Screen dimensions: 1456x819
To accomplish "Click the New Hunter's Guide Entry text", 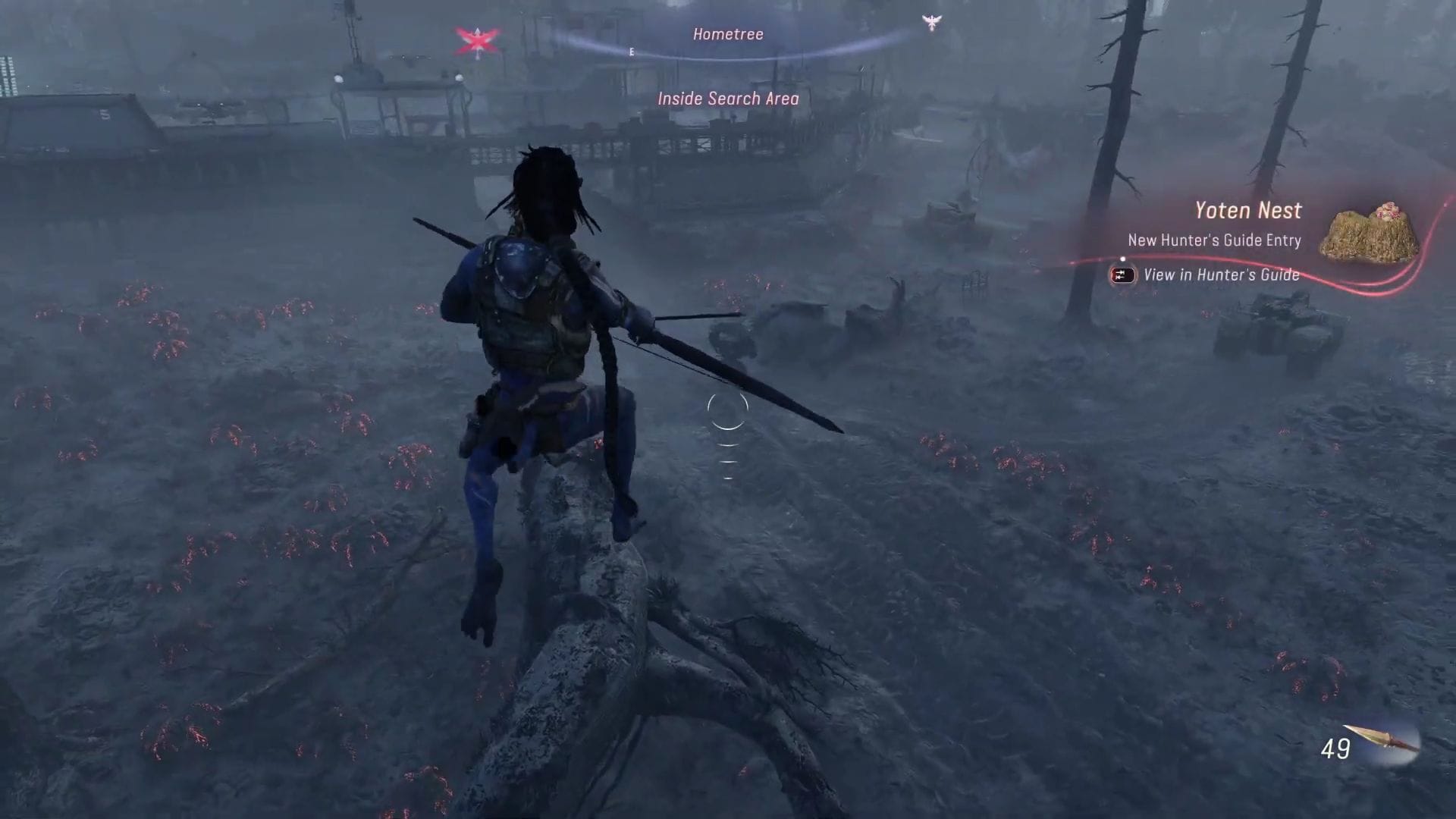I will click(1214, 240).
